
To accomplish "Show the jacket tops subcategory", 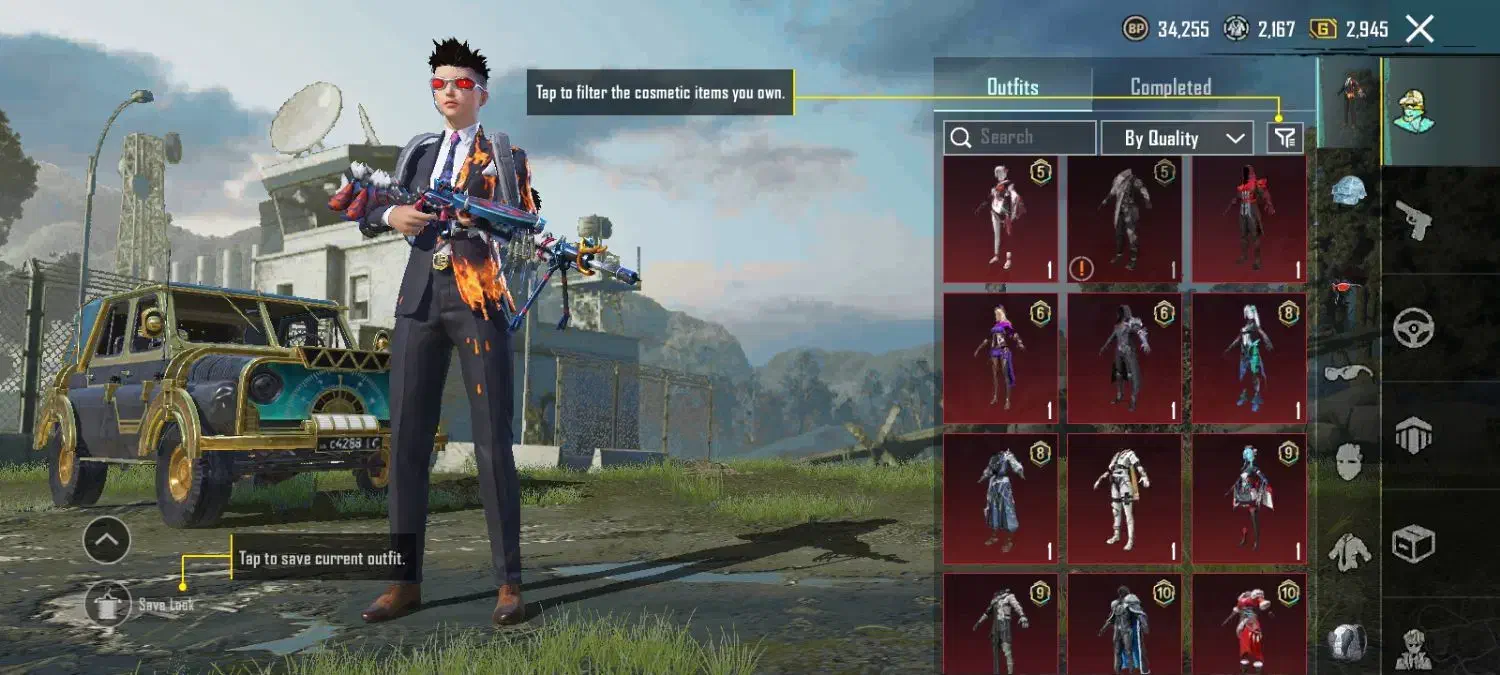I will pos(1347,550).
